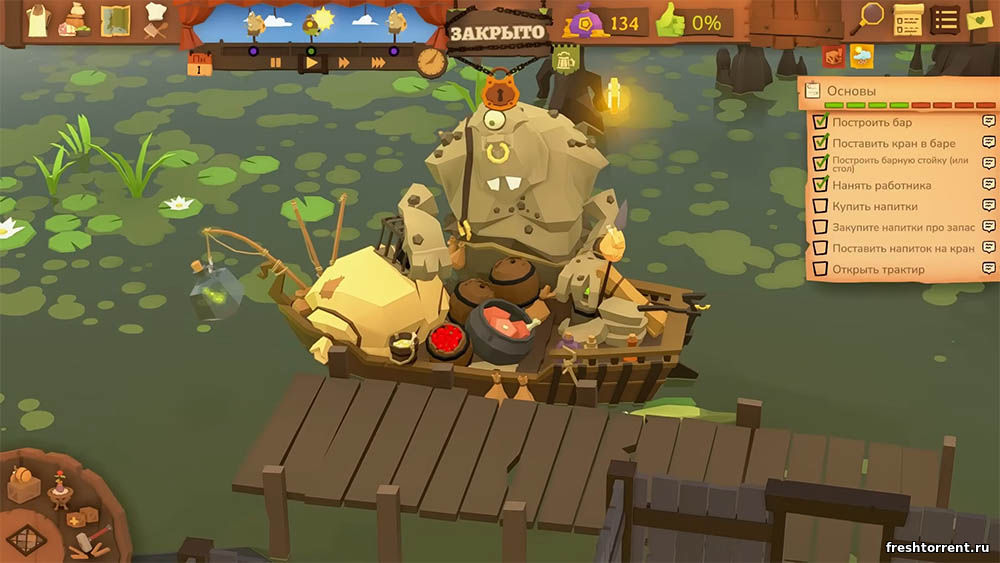
Task: Open the main list menu
Action: [945, 19]
